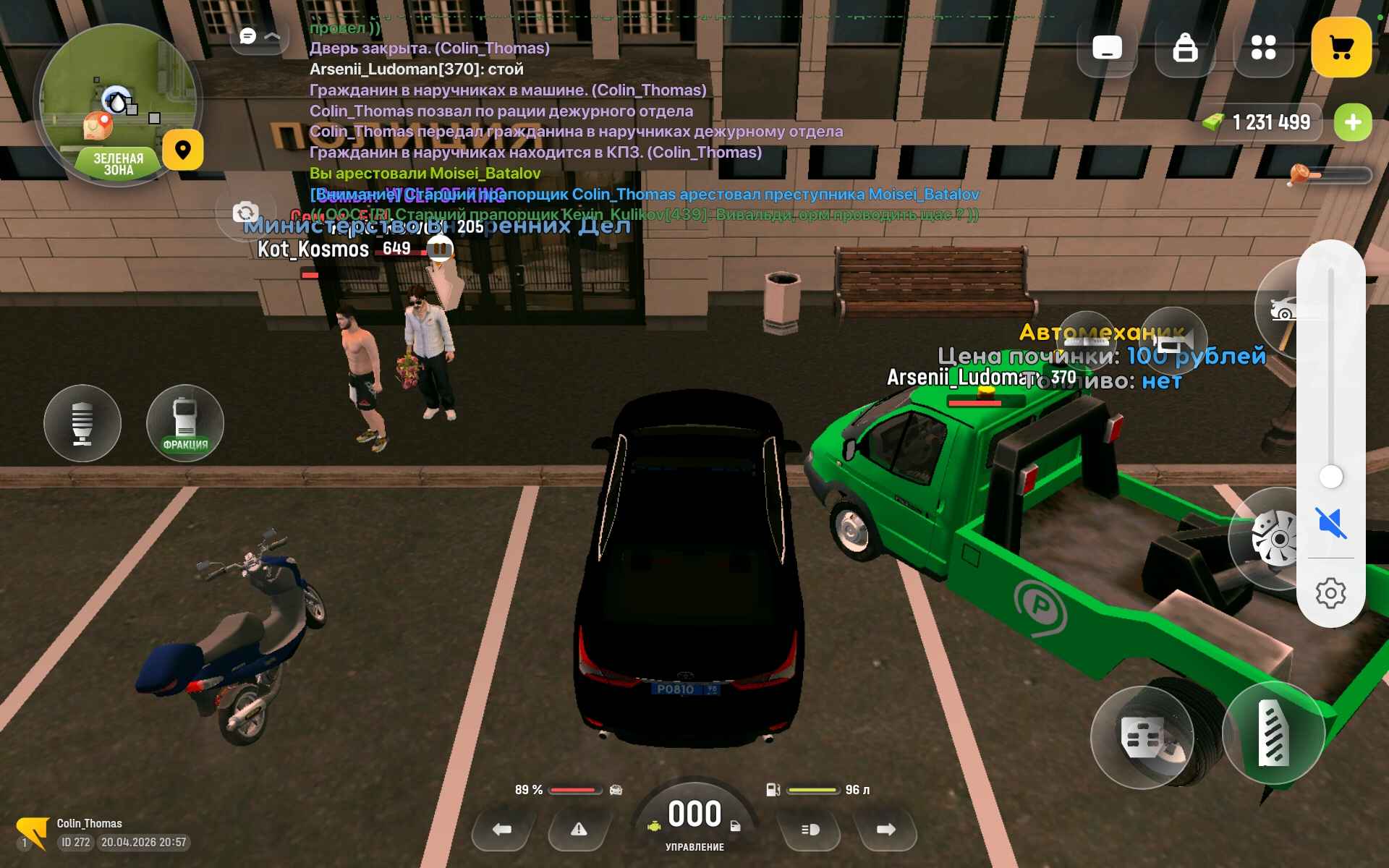Open the shop cart button
This screenshot has height=868, width=1389.
click(x=1341, y=48)
